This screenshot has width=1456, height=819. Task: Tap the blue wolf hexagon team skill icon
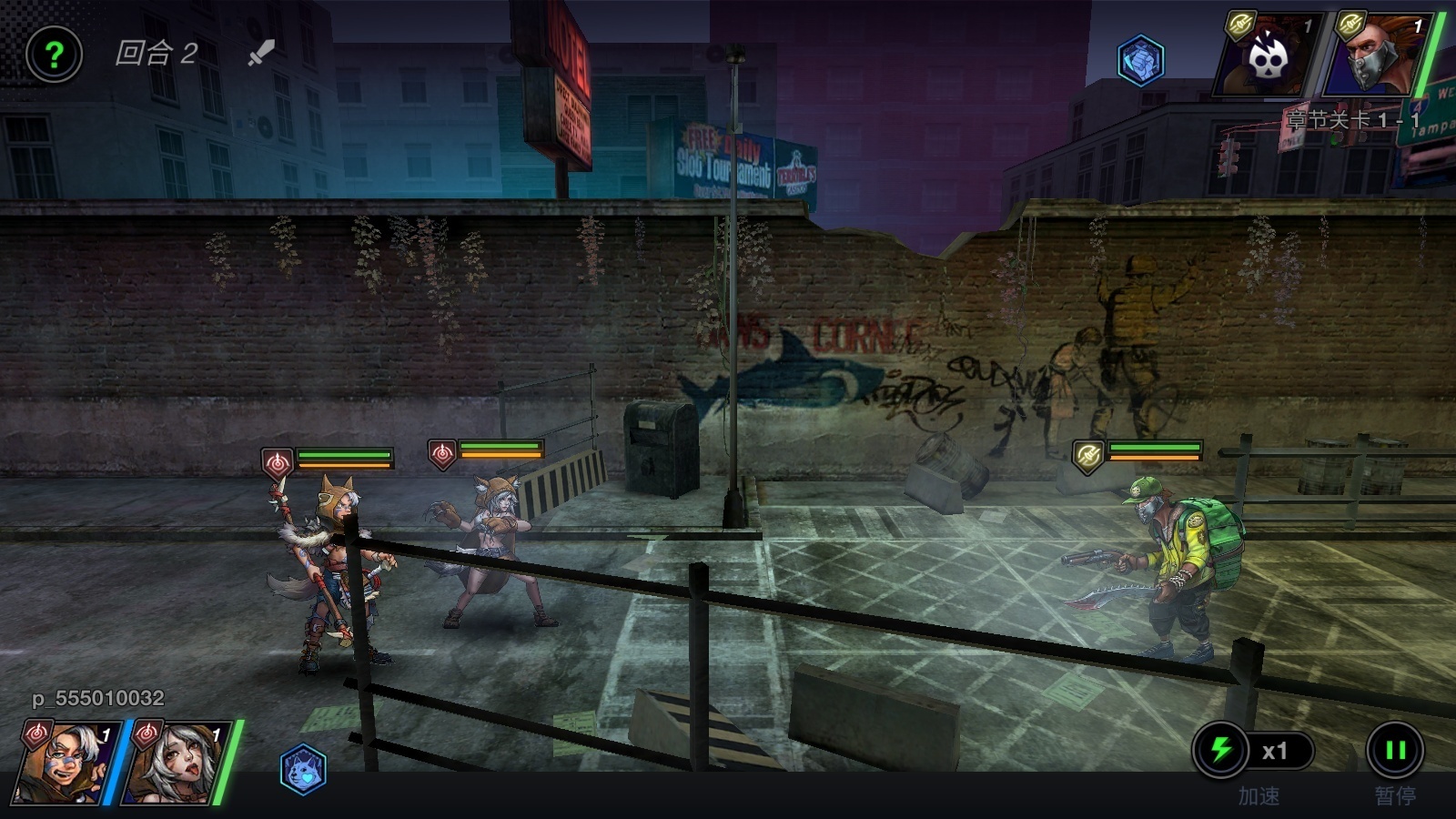click(x=303, y=769)
